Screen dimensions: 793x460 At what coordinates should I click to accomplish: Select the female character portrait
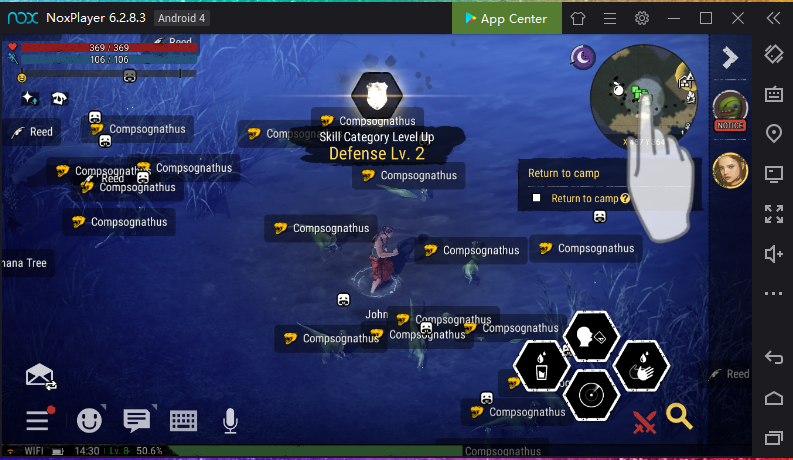[730, 171]
